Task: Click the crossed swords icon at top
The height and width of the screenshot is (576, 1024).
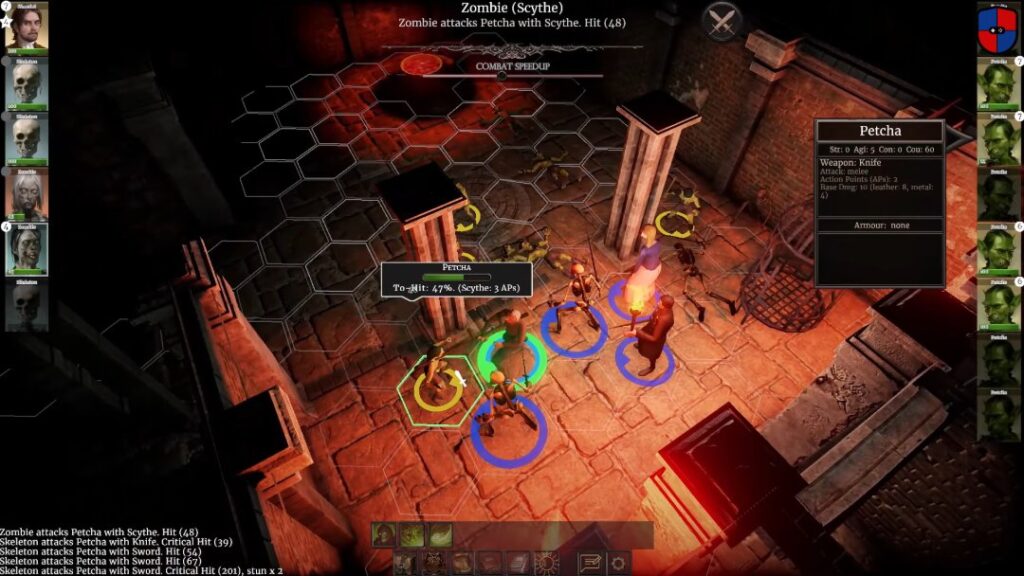Action: point(720,22)
